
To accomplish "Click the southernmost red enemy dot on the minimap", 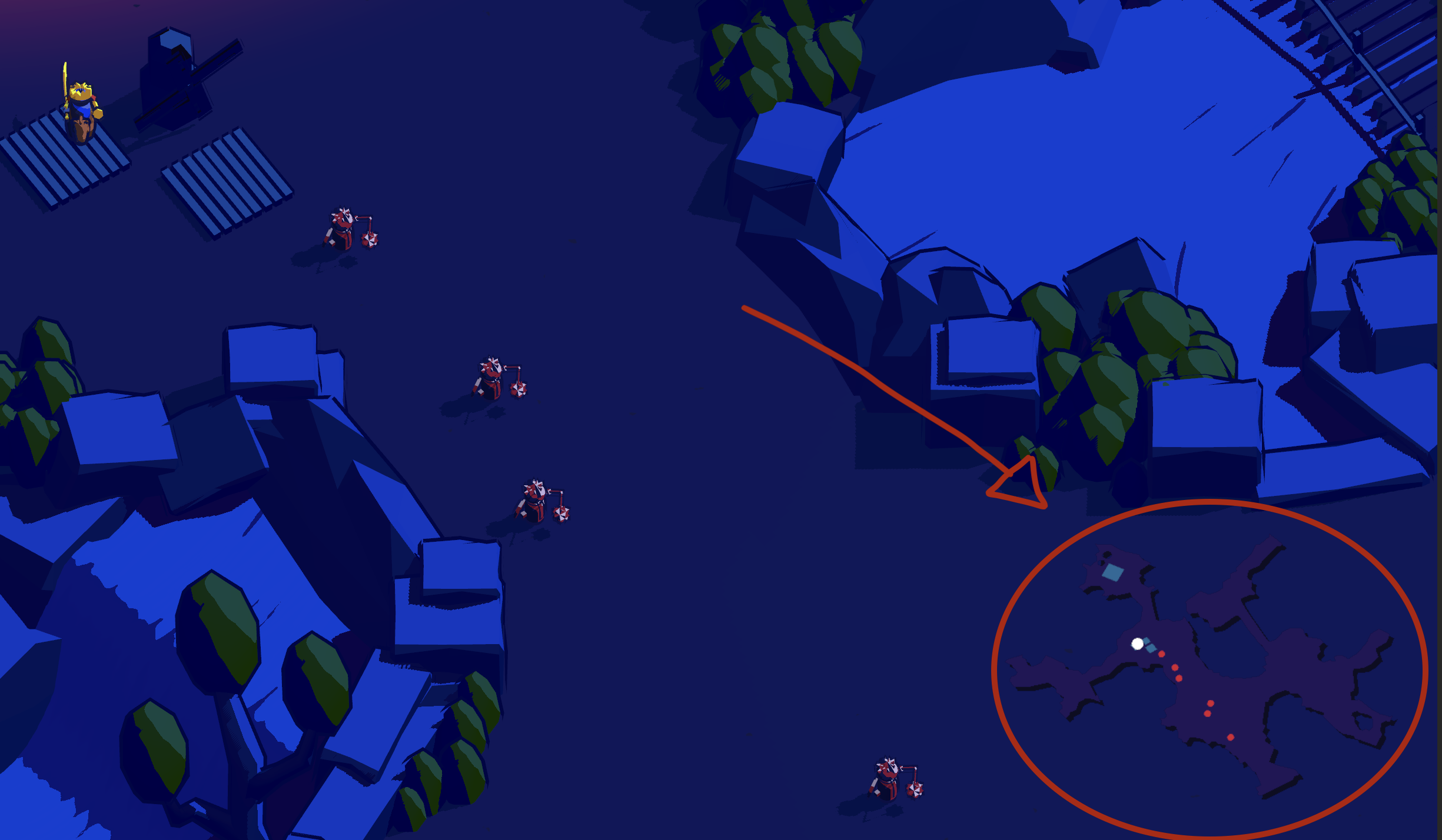I will (1230, 737).
